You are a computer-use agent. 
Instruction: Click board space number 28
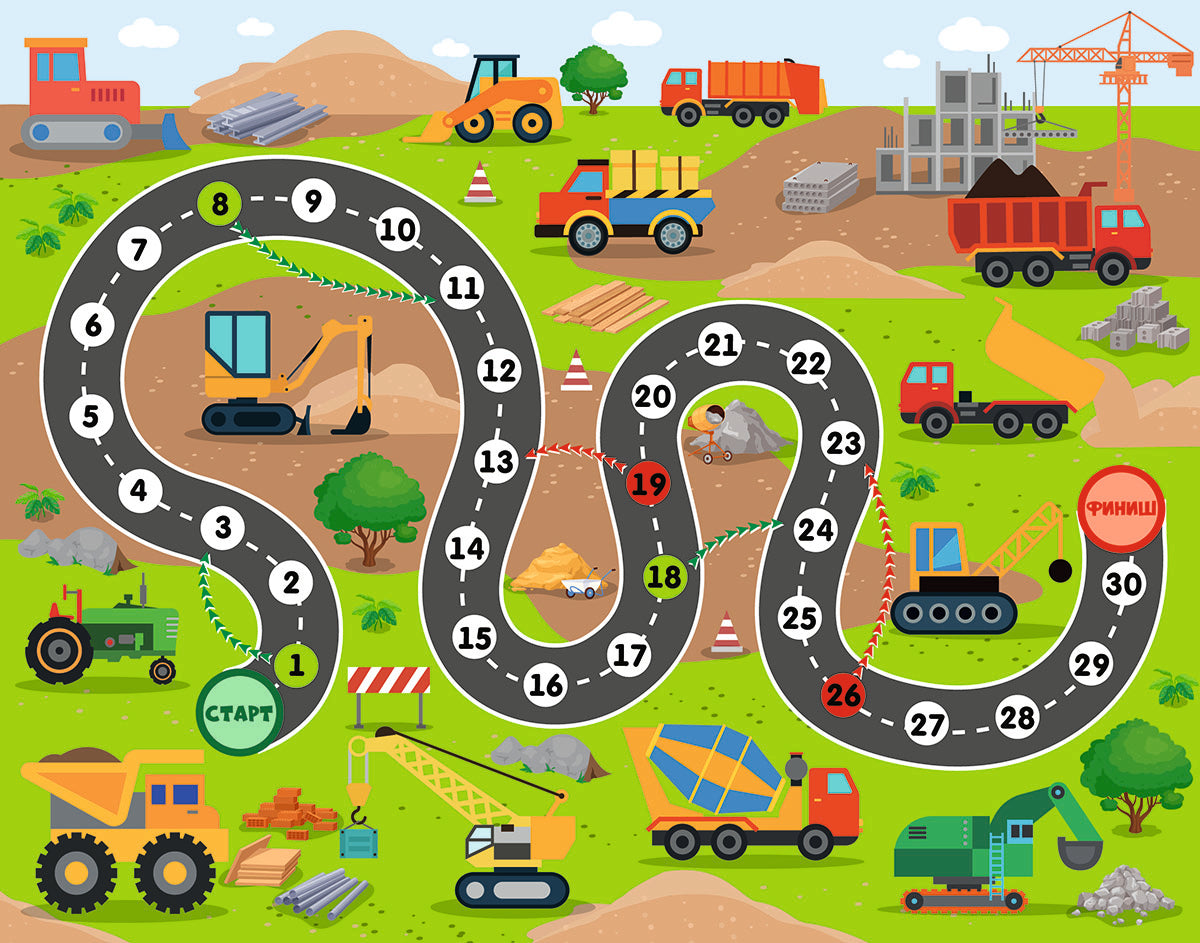[x=1017, y=716]
